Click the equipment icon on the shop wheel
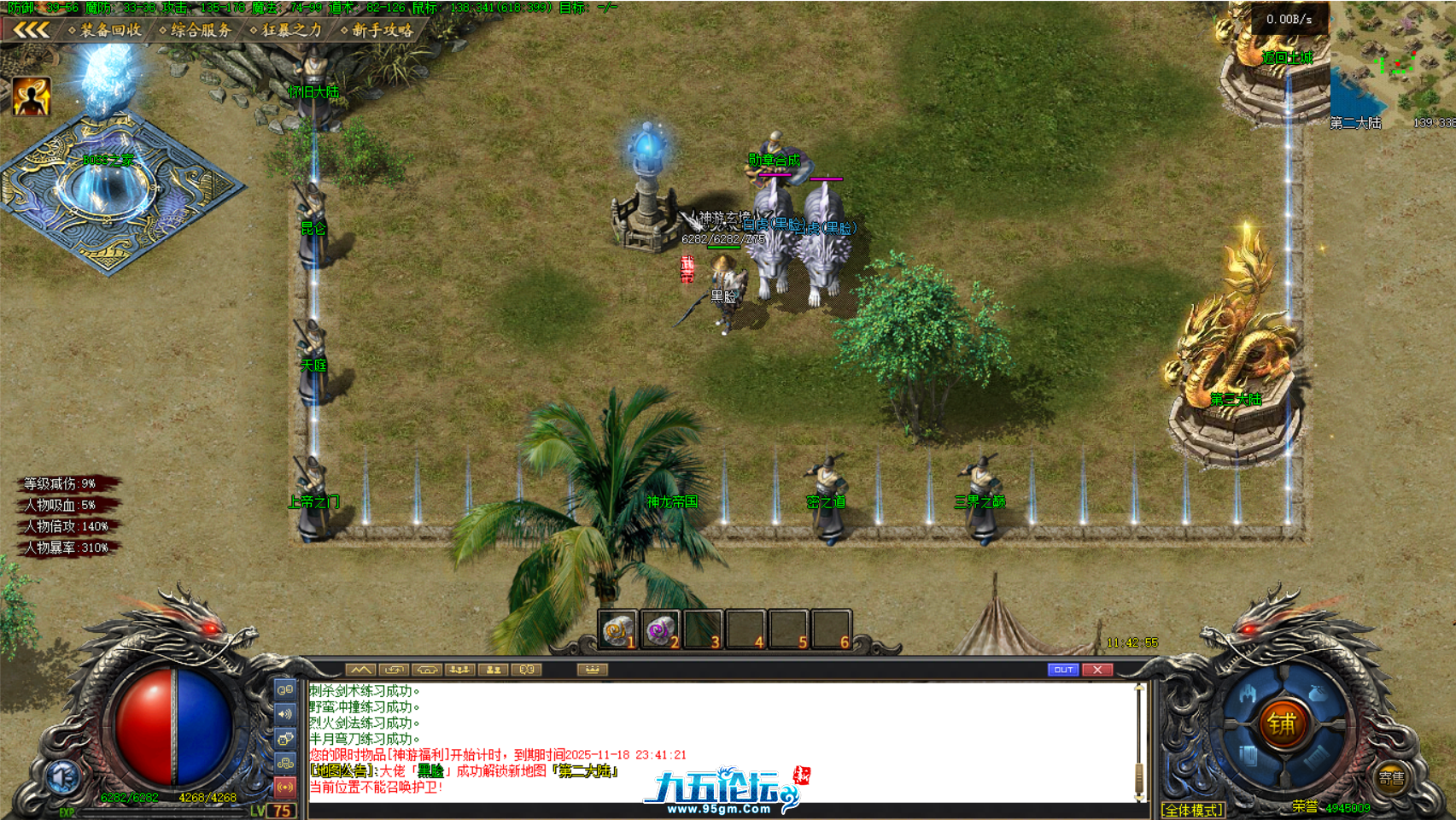Screen dimensions: 1456x820 click(x=1248, y=693)
